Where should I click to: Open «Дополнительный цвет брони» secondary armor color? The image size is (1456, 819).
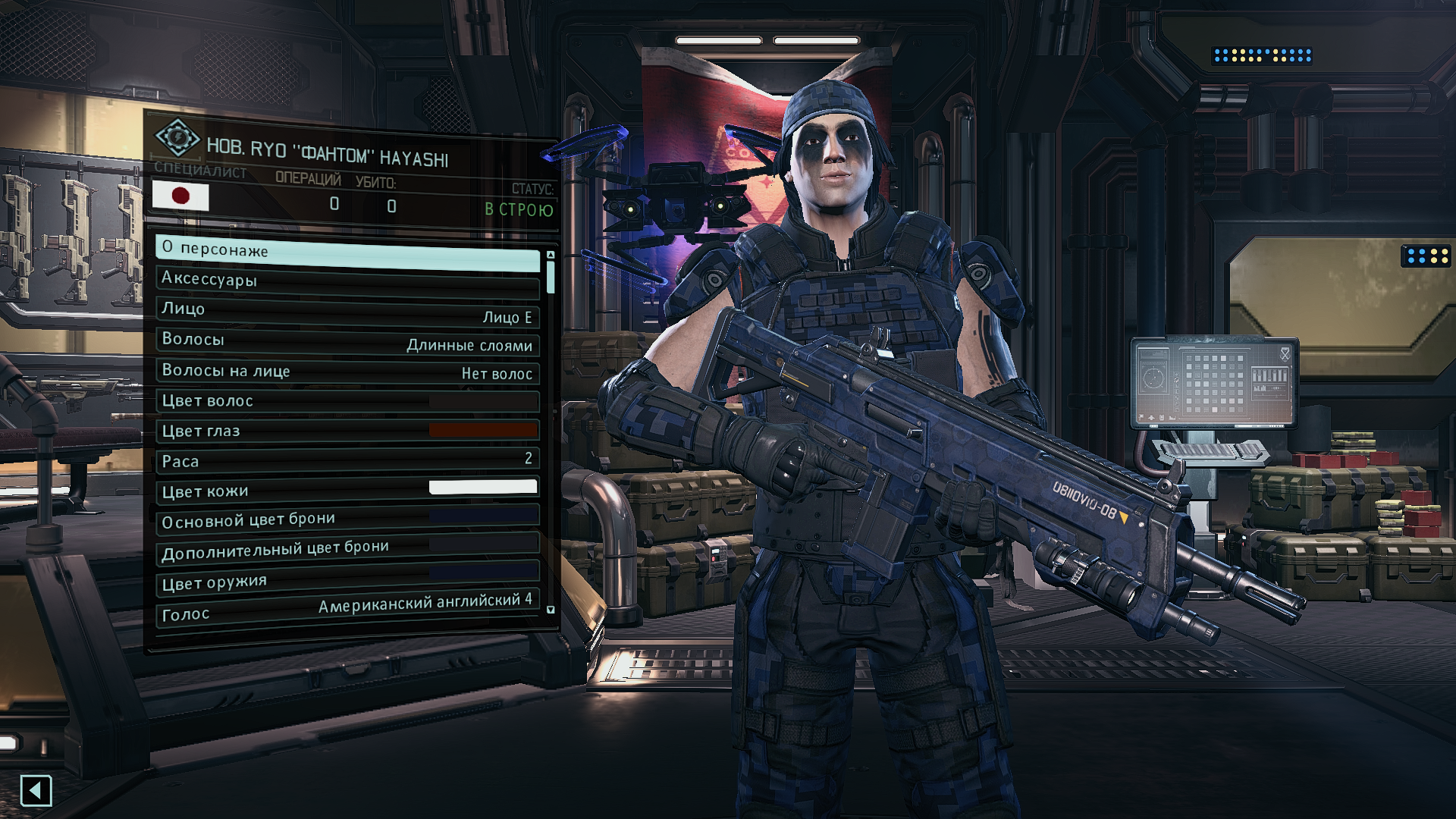347,549
